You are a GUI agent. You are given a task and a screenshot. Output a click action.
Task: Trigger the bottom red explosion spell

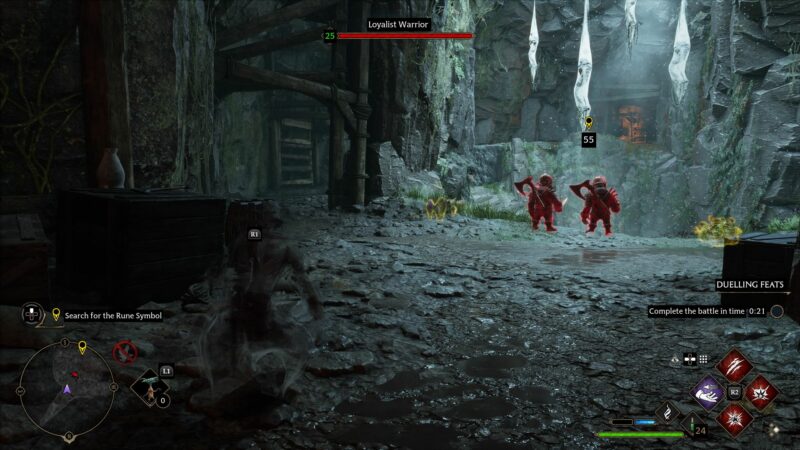(x=734, y=419)
